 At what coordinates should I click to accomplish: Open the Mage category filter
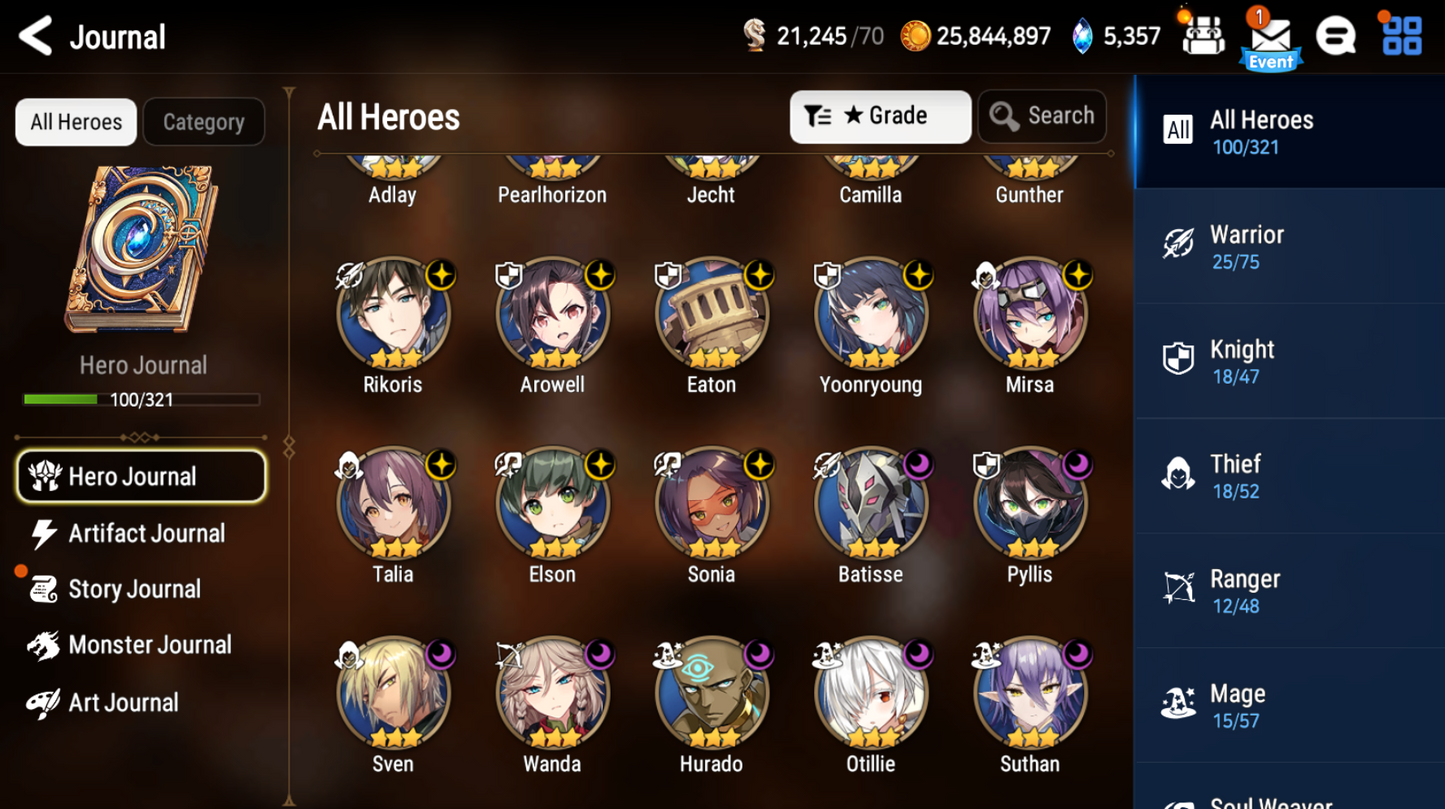click(x=1288, y=704)
